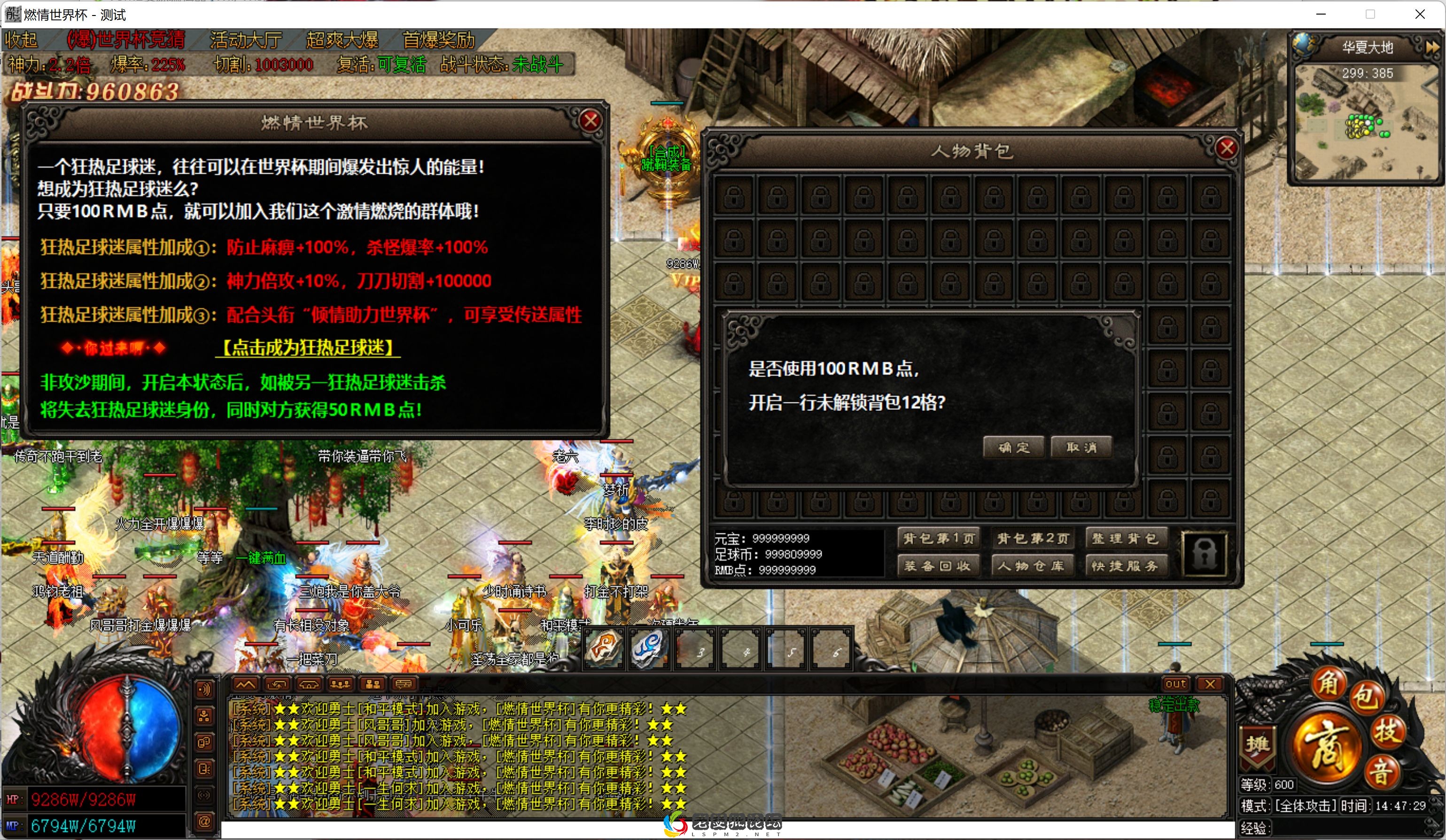Sort inventory with 整理背包
The image size is (1446, 840).
pyautogui.click(x=1125, y=539)
